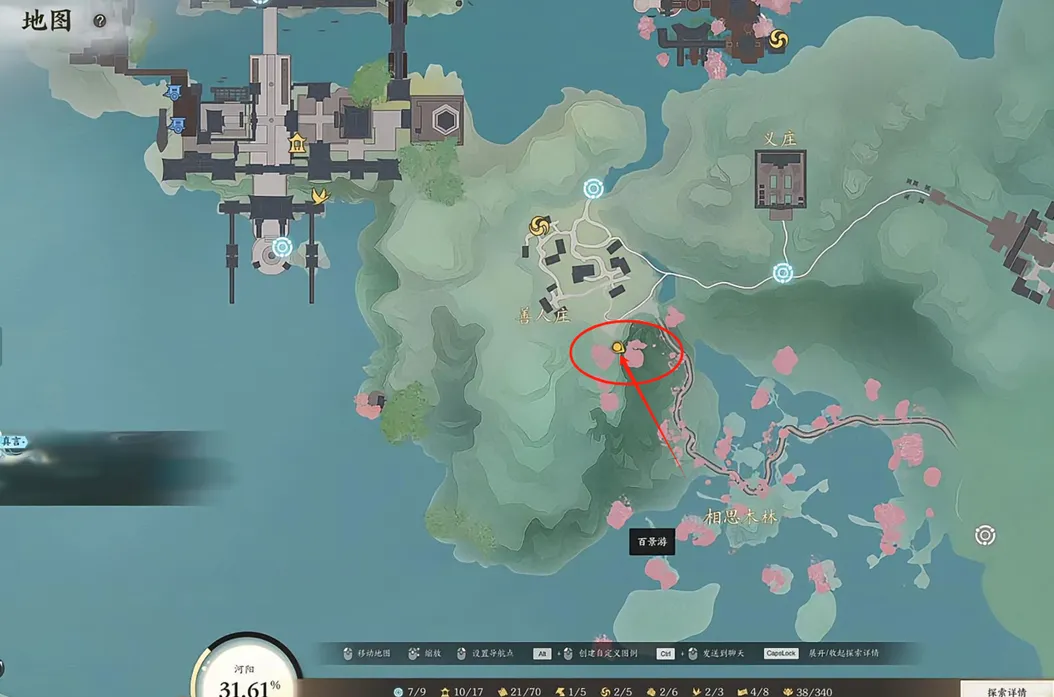This screenshot has height=697, width=1054.
Task: Click the white ring marker in the eastern sea
Action: click(x=985, y=536)
